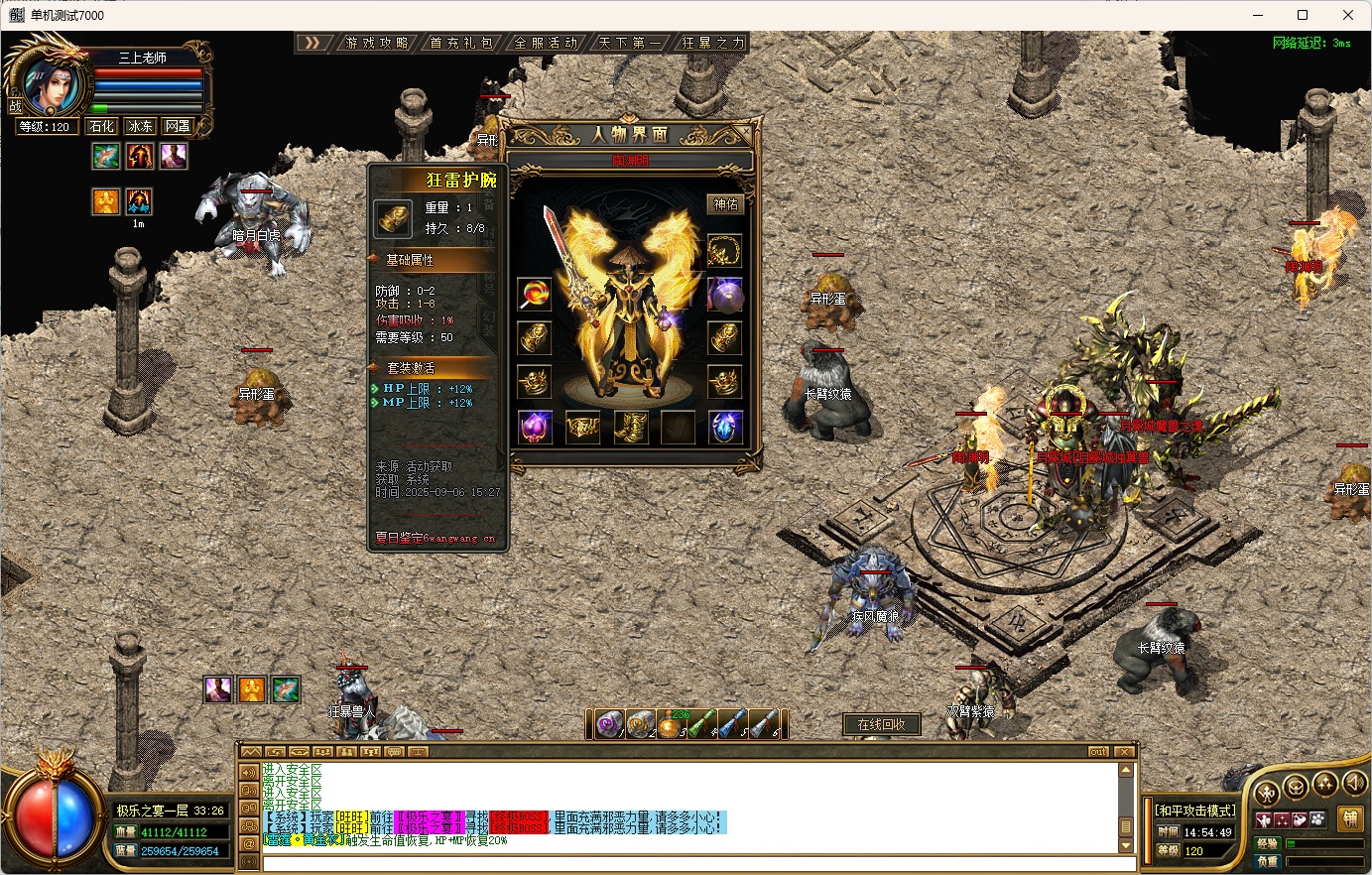
Task: Open the 狂暴之力 top menu
Action: [712, 43]
